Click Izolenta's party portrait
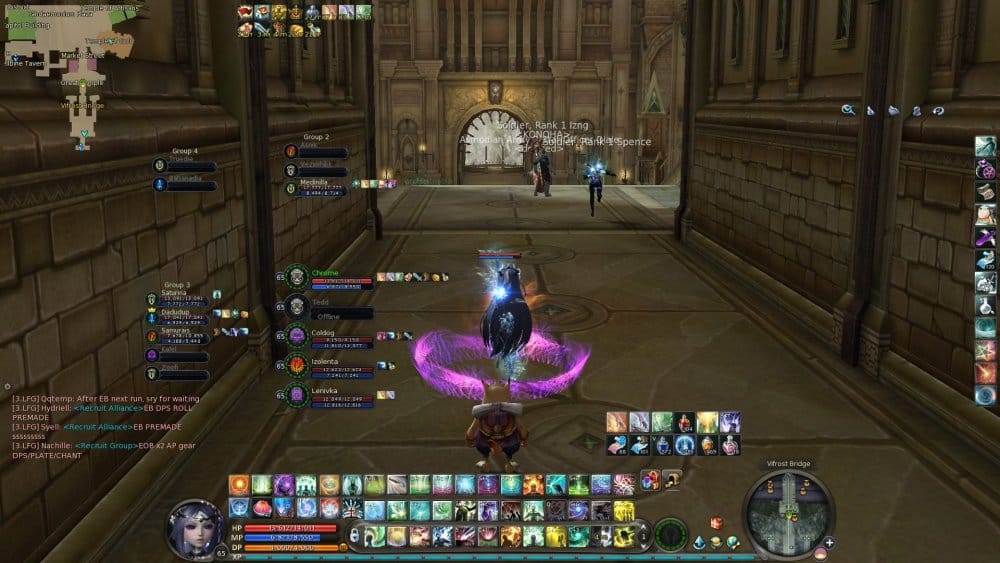This screenshot has width=1000, height=563. click(x=297, y=365)
